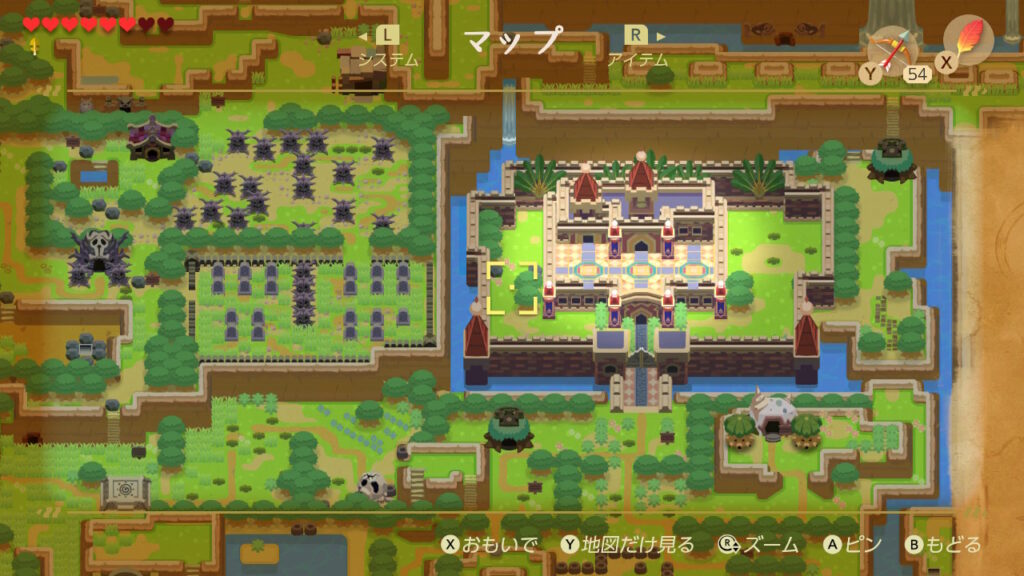Select the bow and arrow item slot
Image resolution: width=1024 pixels, height=576 pixels.
[x=892, y=48]
